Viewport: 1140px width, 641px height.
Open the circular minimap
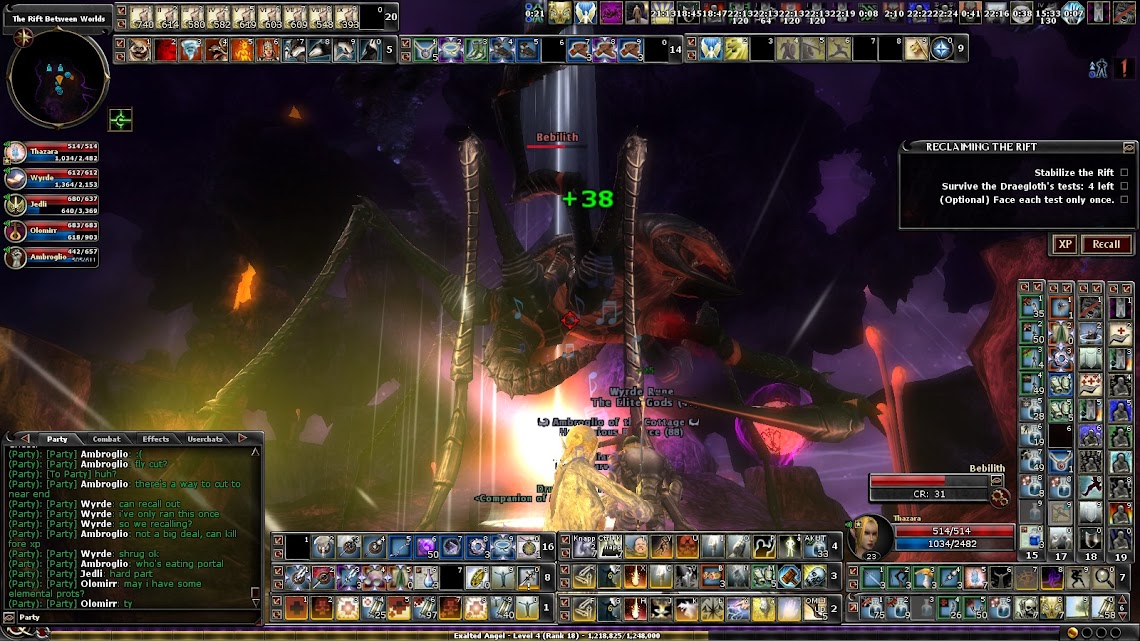coord(58,78)
